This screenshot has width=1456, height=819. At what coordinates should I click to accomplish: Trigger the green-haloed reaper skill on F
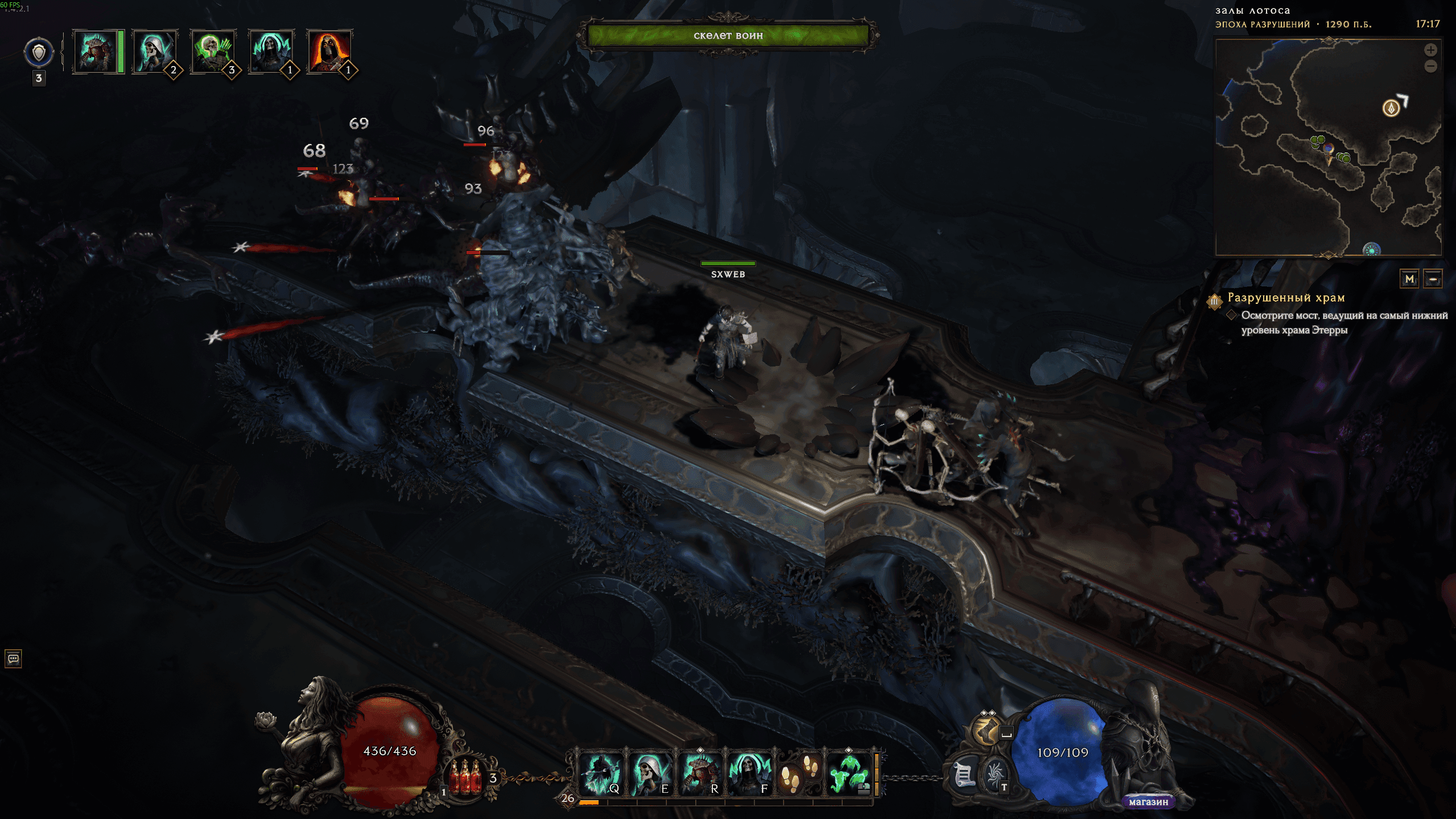(749, 774)
